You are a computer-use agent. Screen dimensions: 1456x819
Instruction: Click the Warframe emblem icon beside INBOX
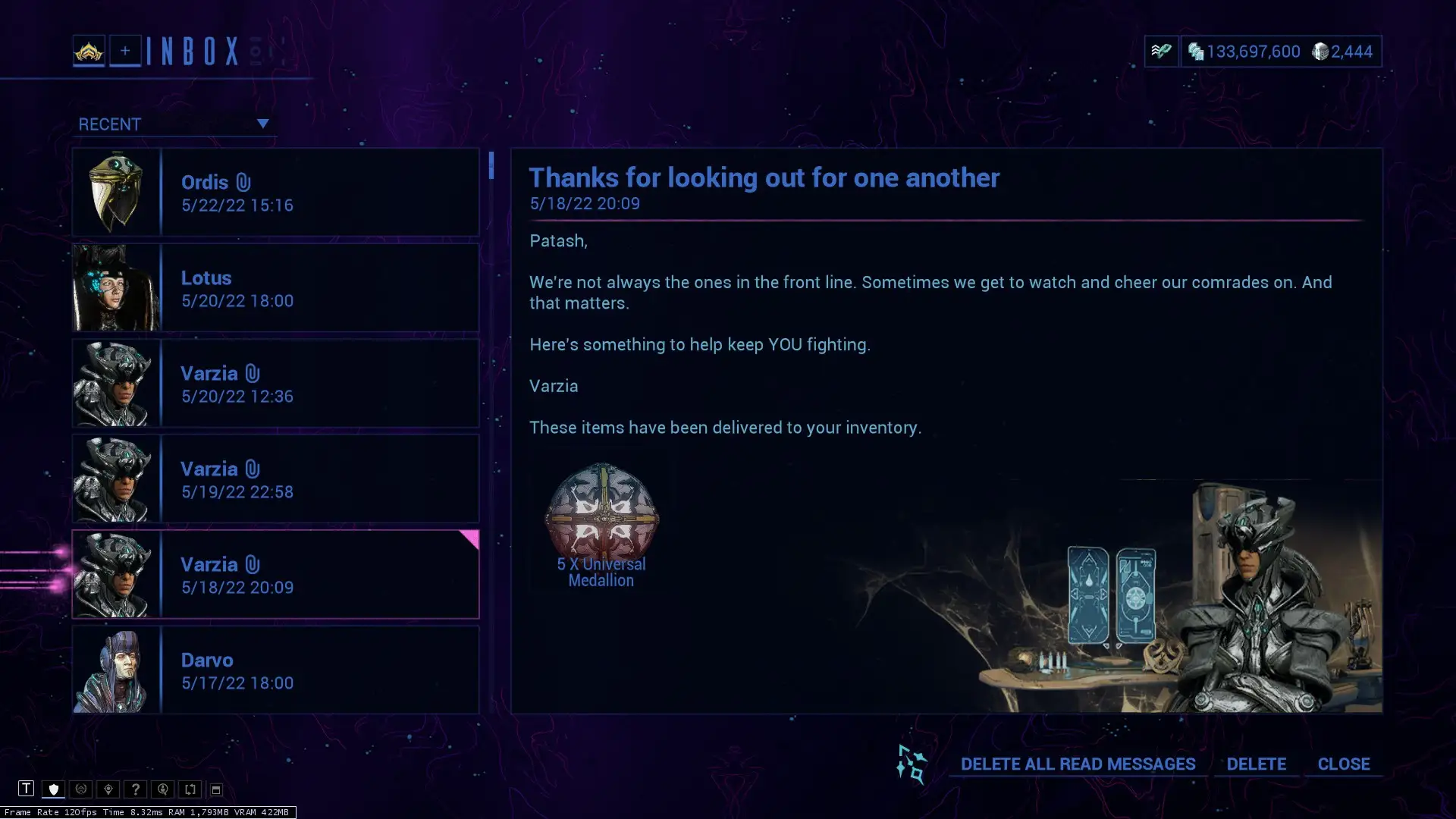(x=89, y=52)
